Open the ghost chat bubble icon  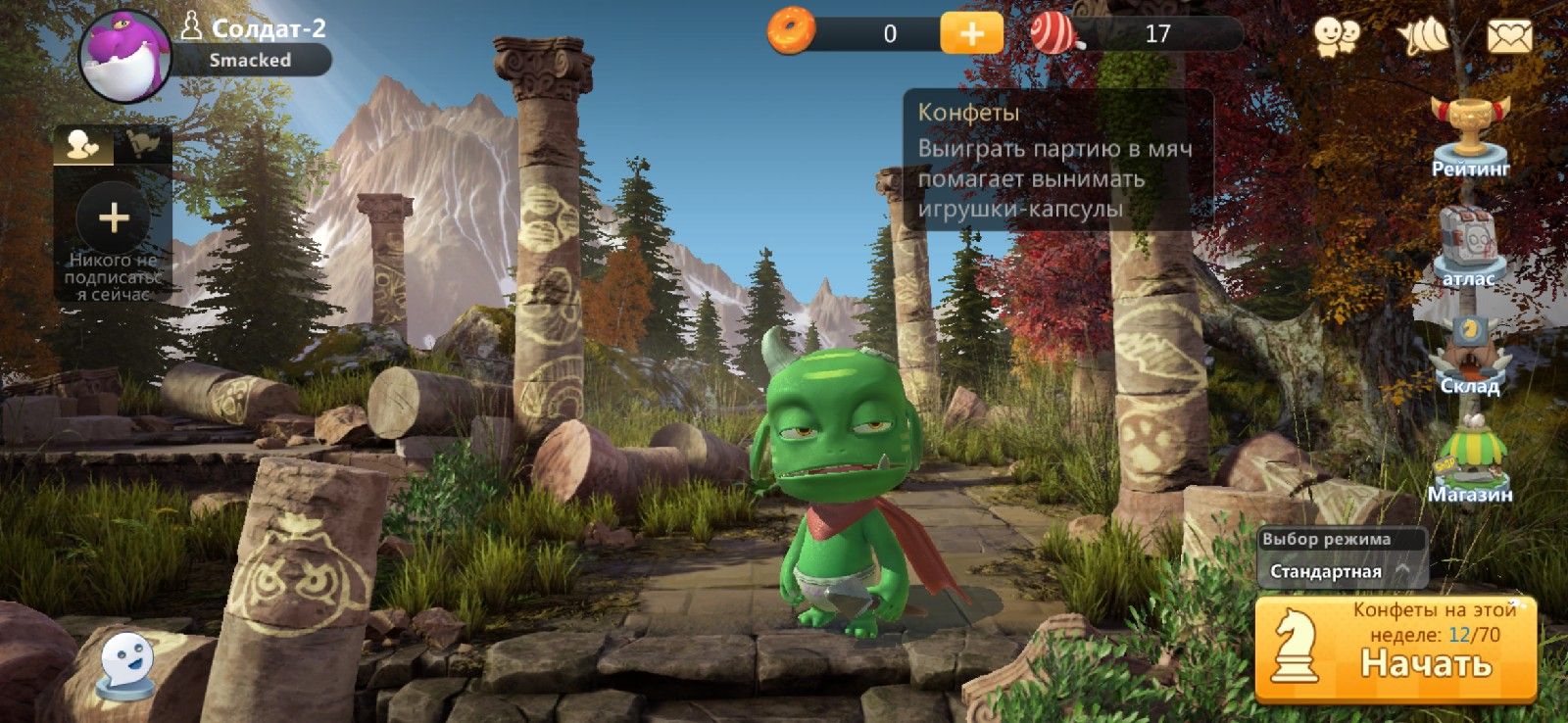click(127, 665)
